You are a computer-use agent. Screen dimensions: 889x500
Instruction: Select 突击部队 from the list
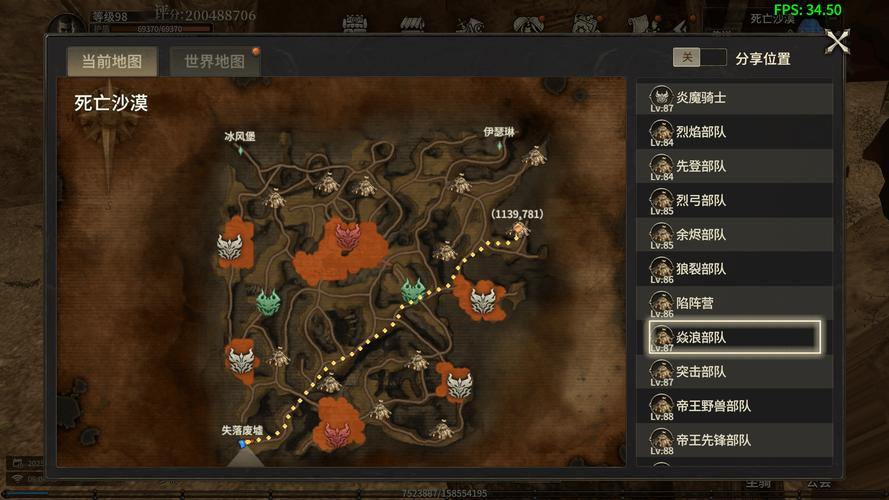[734, 371]
